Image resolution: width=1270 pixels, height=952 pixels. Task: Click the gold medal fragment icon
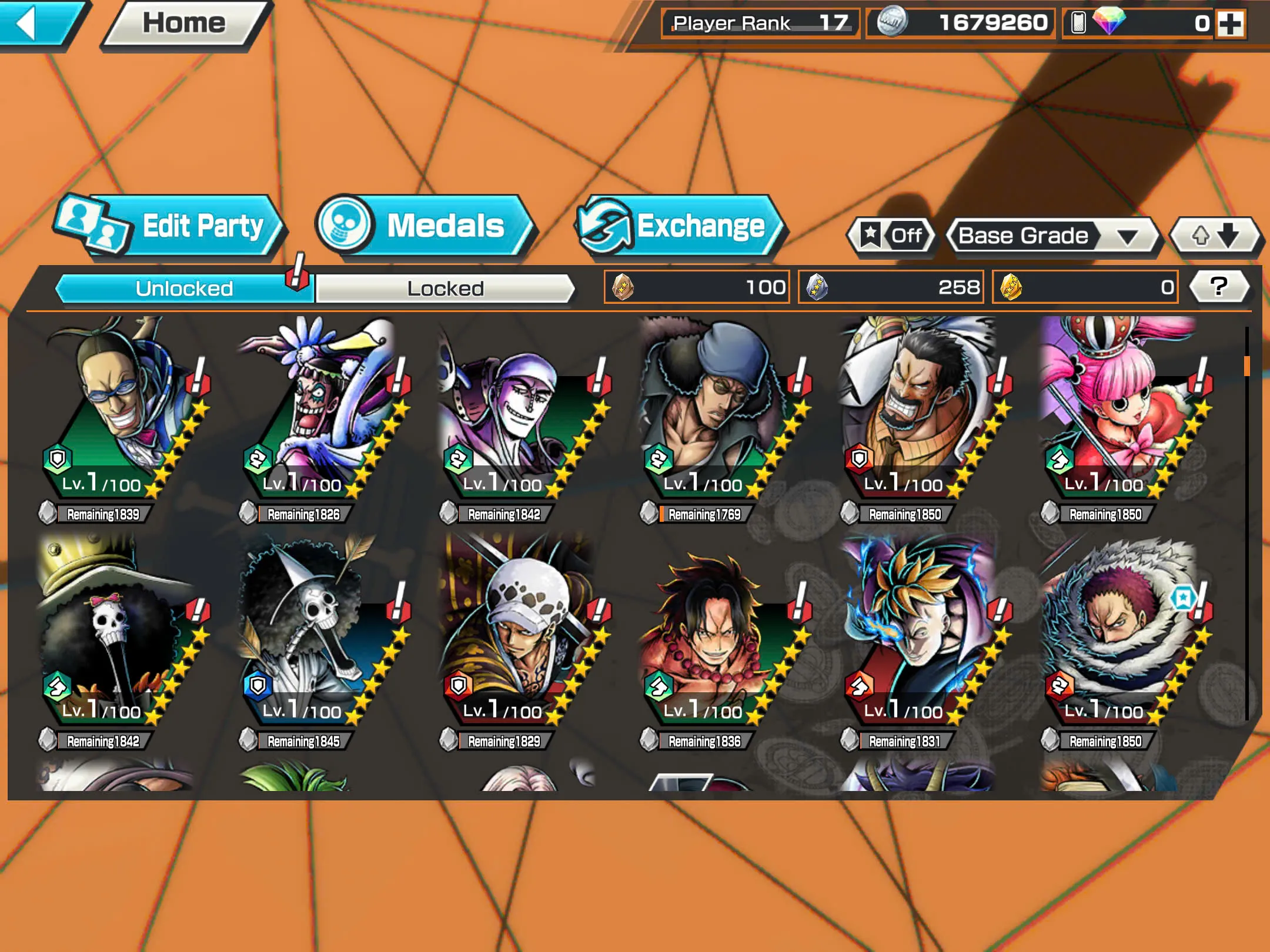pyautogui.click(x=1010, y=286)
